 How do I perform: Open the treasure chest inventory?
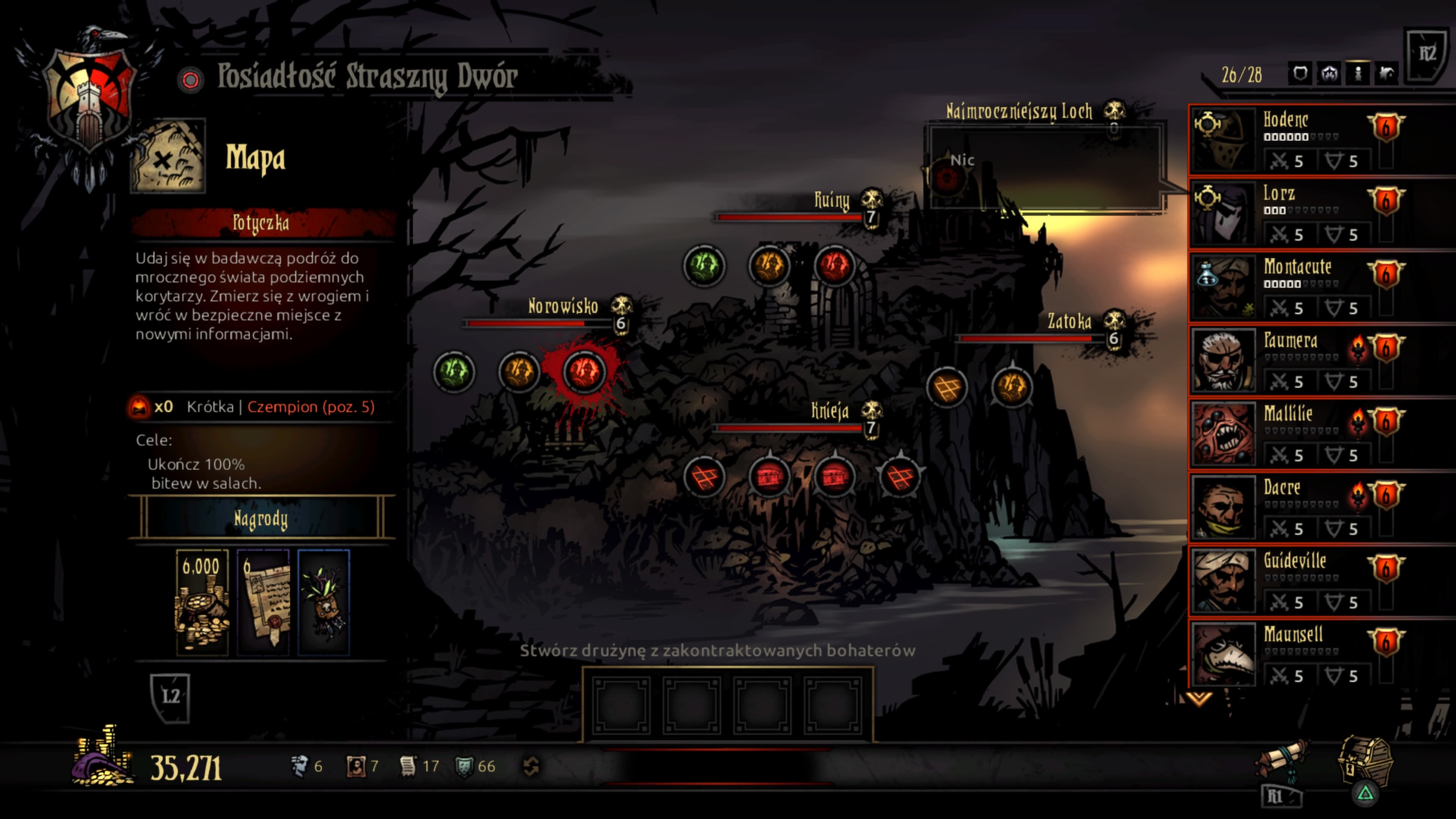click(x=1365, y=760)
